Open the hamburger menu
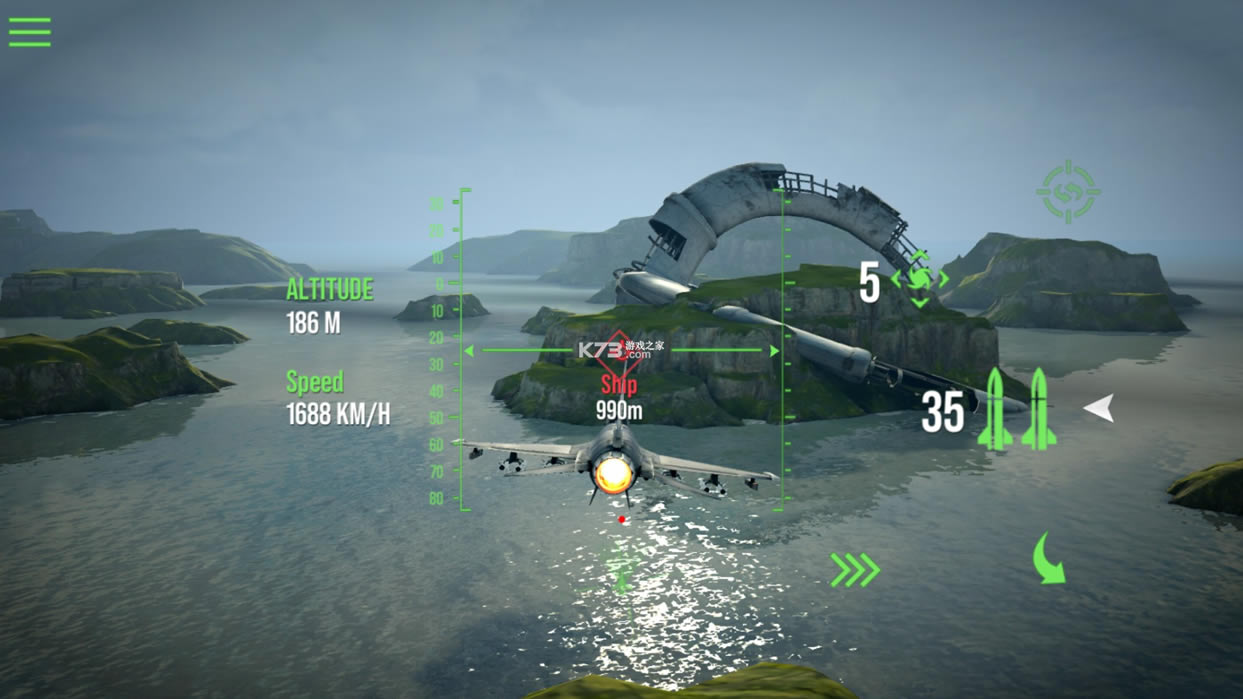 point(30,32)
